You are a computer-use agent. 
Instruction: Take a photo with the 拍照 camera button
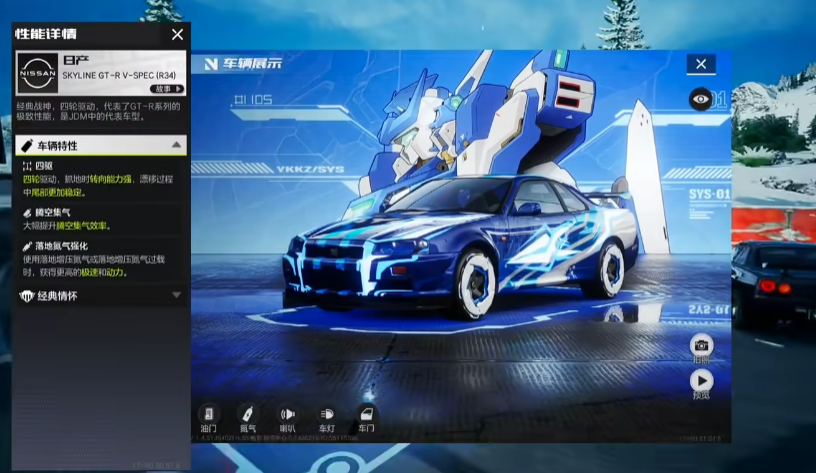point(702,346)
